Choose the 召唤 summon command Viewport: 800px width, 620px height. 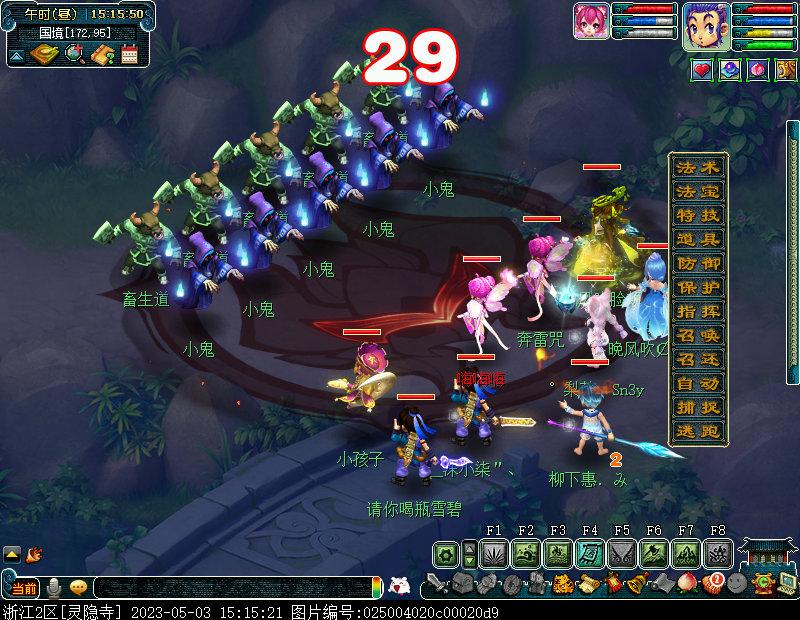coord(697,335)
